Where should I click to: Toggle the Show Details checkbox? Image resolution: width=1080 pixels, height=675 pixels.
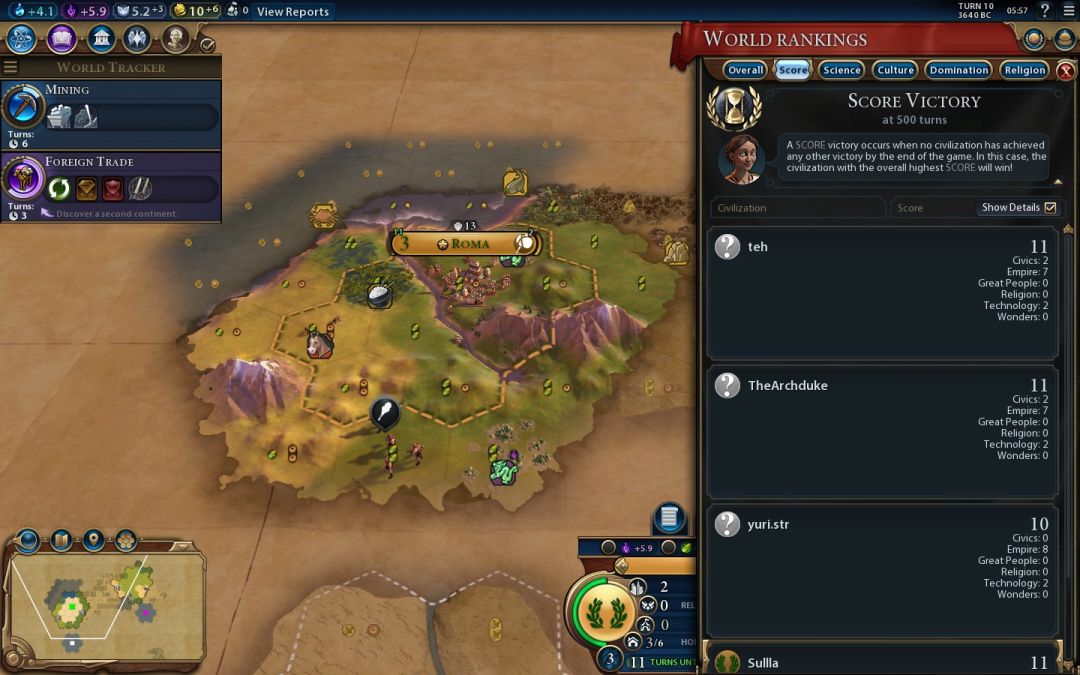(x=1049, y=208)
